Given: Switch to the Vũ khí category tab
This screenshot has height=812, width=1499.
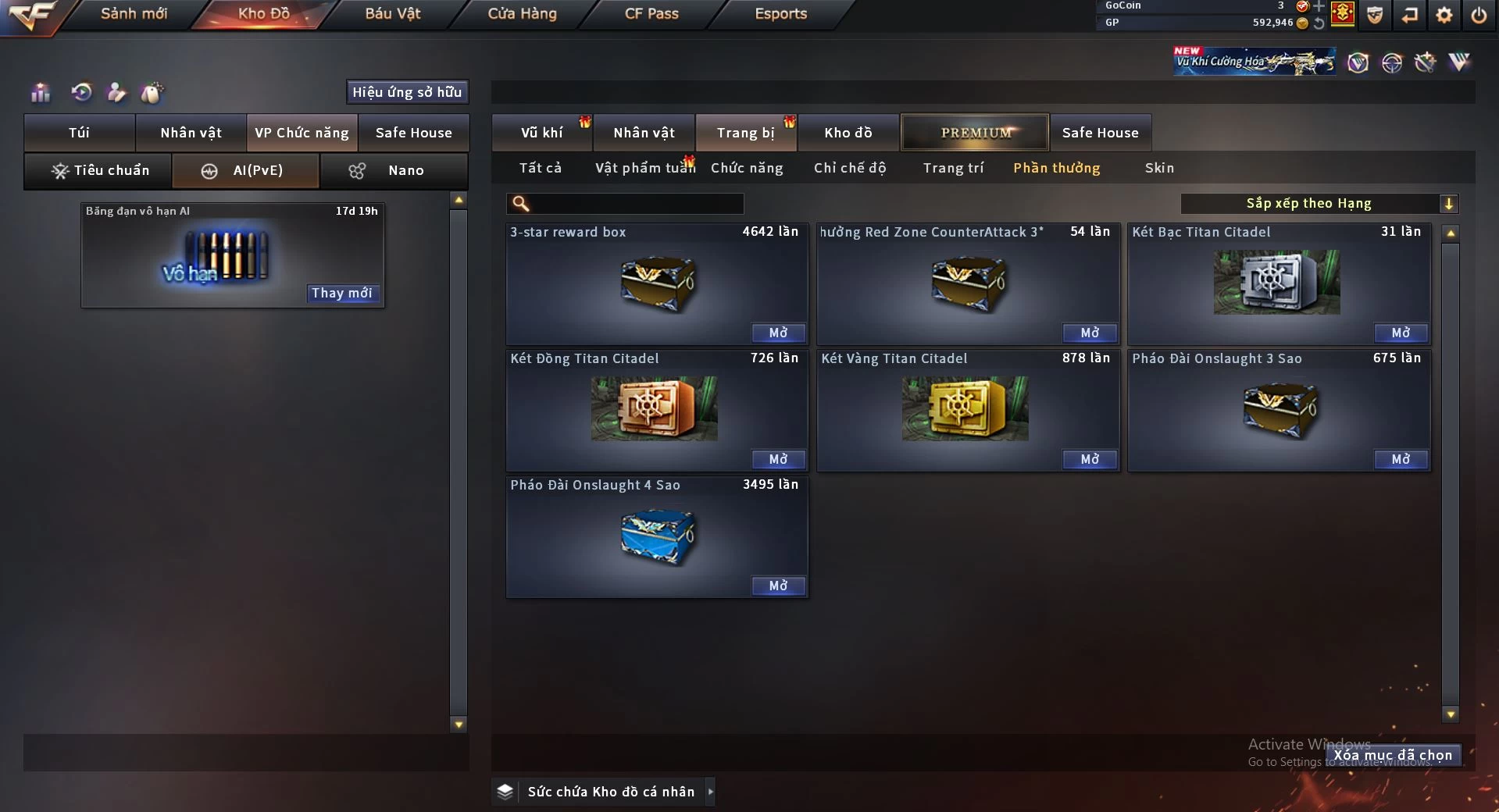Looking at the screenshot, I should [541, 133].
